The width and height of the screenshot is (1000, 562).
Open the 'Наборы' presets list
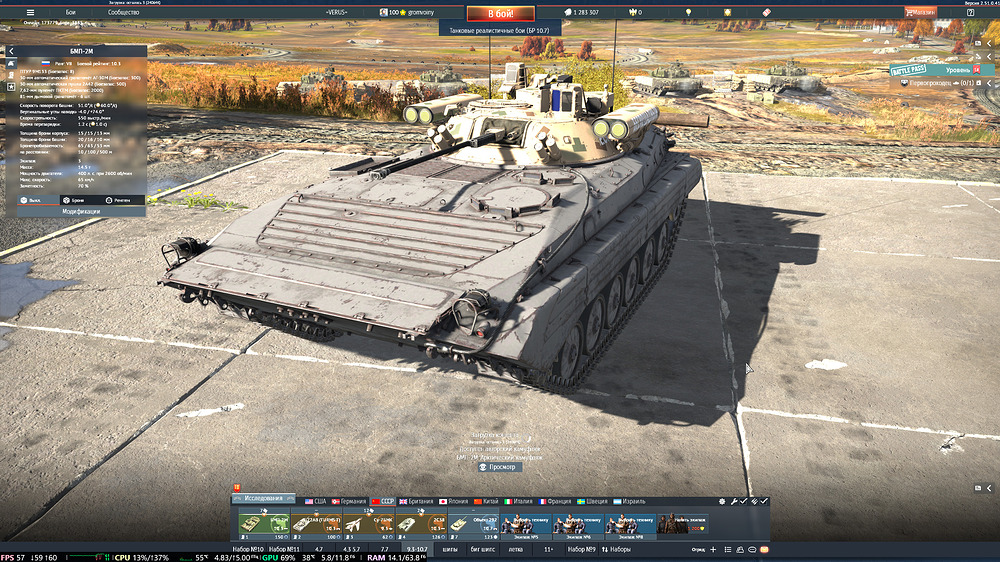coord(616,549)
